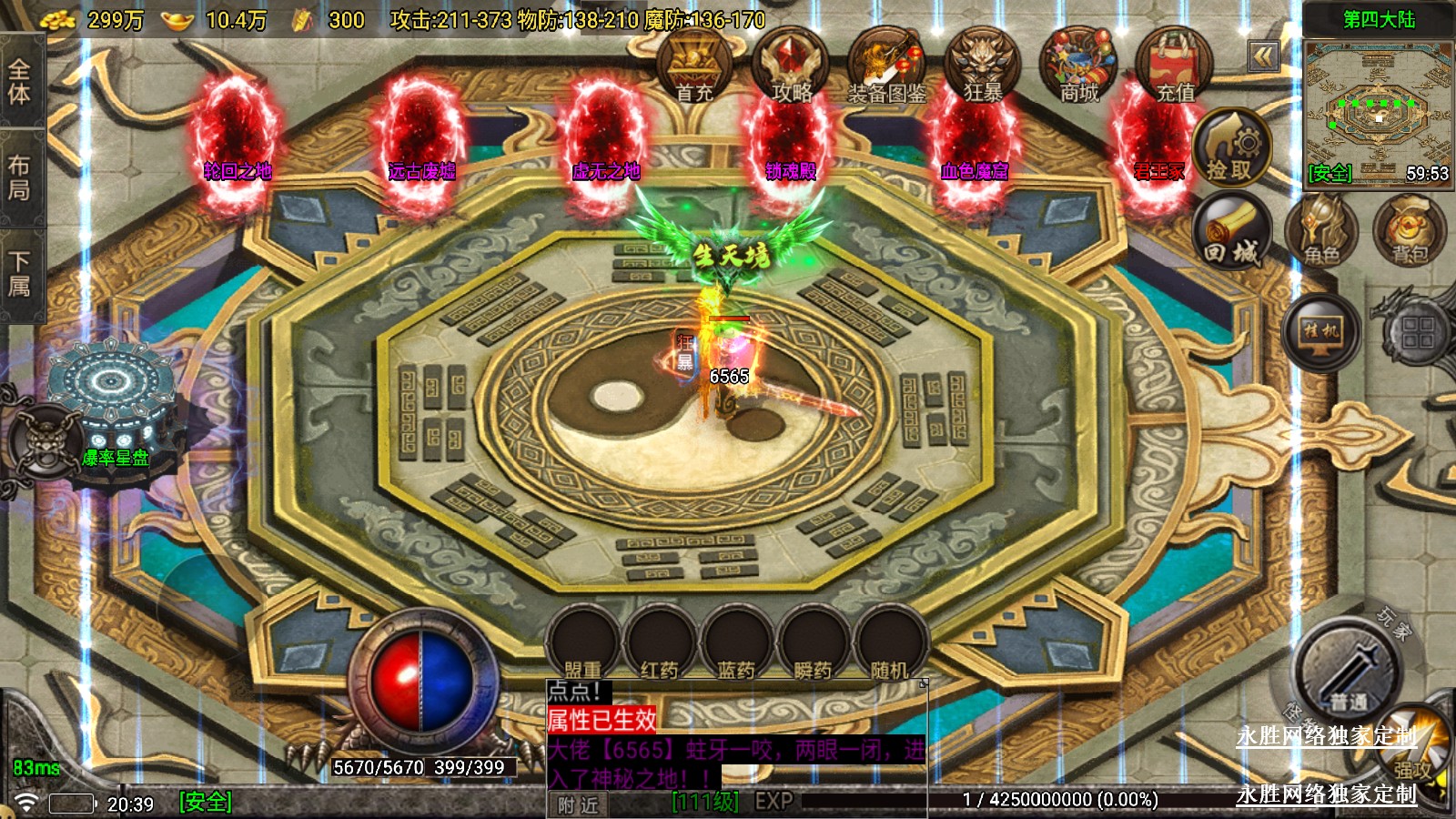This screenshot has width=1456, height=819.
Task: Open the 装备图鉴 equipment codex
Action: [x=886, y=66]
